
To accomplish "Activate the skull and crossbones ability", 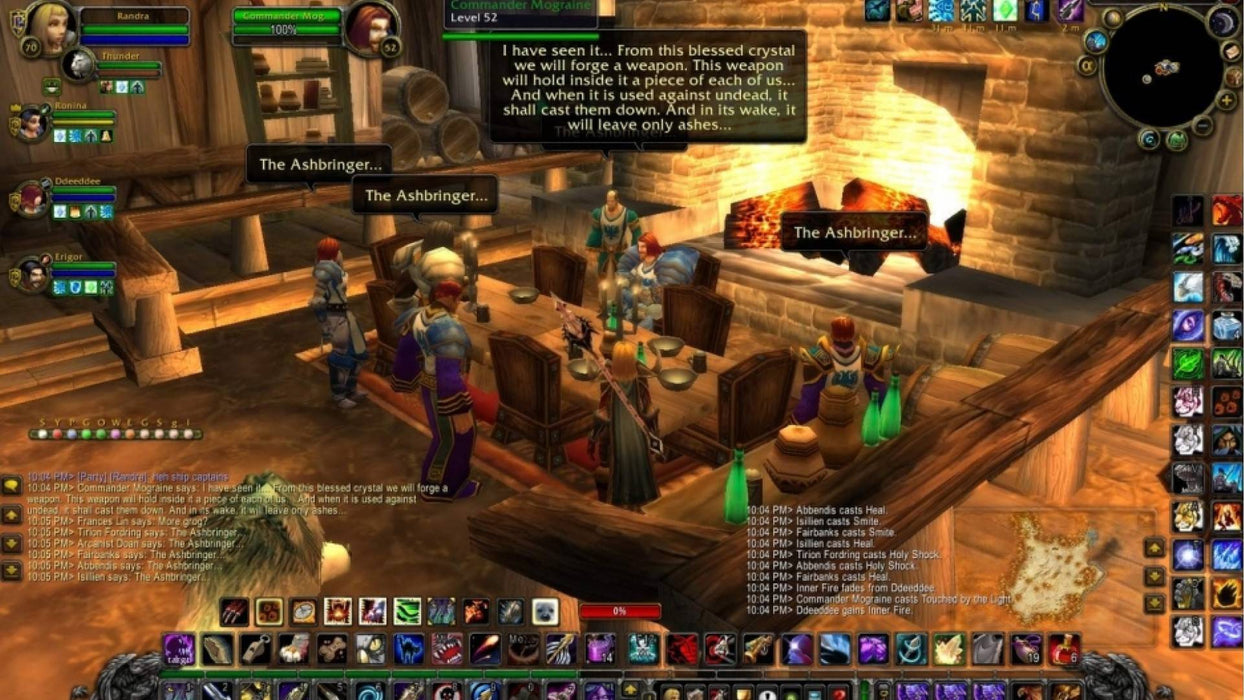I will coord(643,649).
